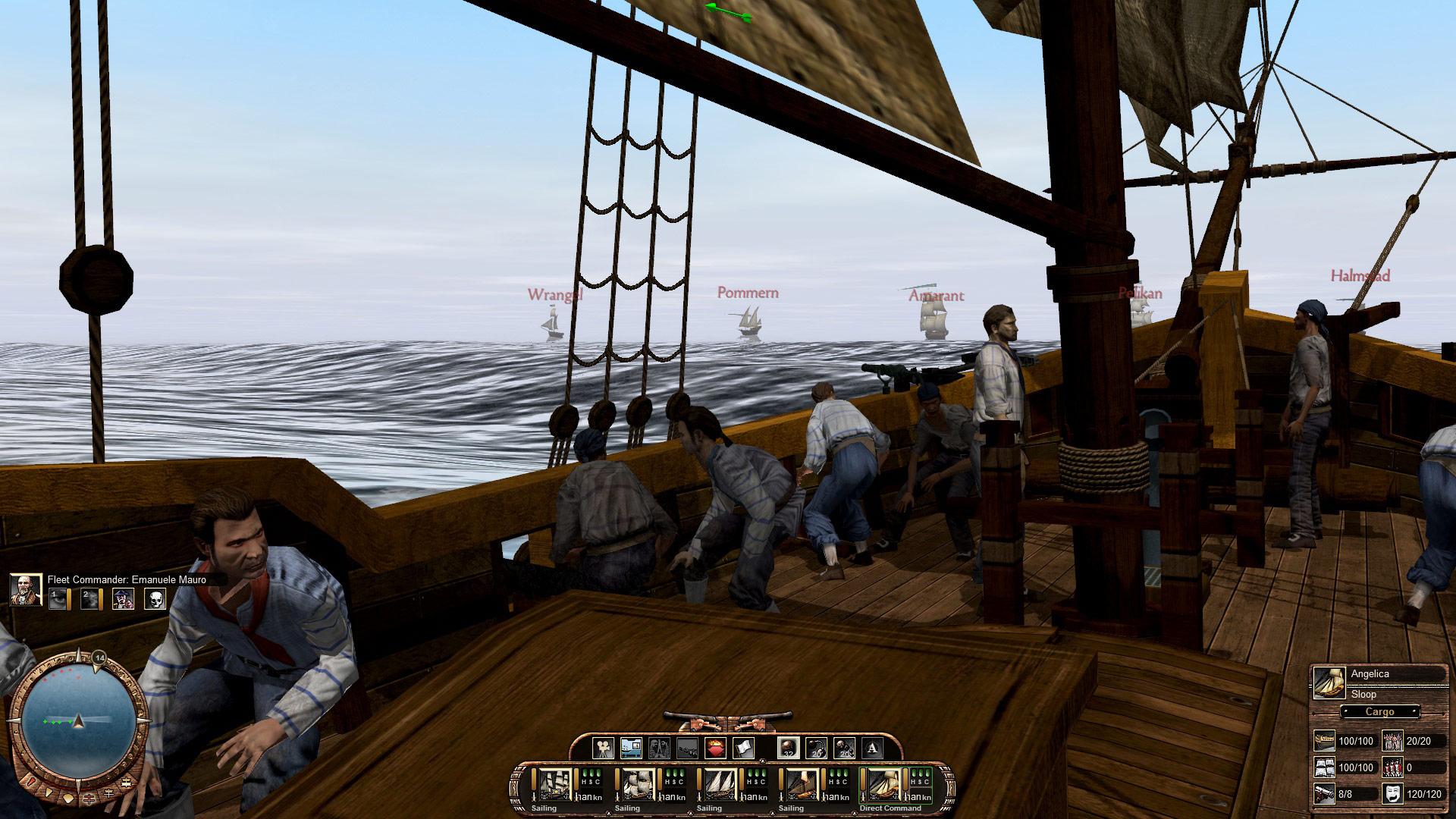The image size is (1456, 819).
Task: Load grape shot ammunition
Action: [x=846, y=748]
